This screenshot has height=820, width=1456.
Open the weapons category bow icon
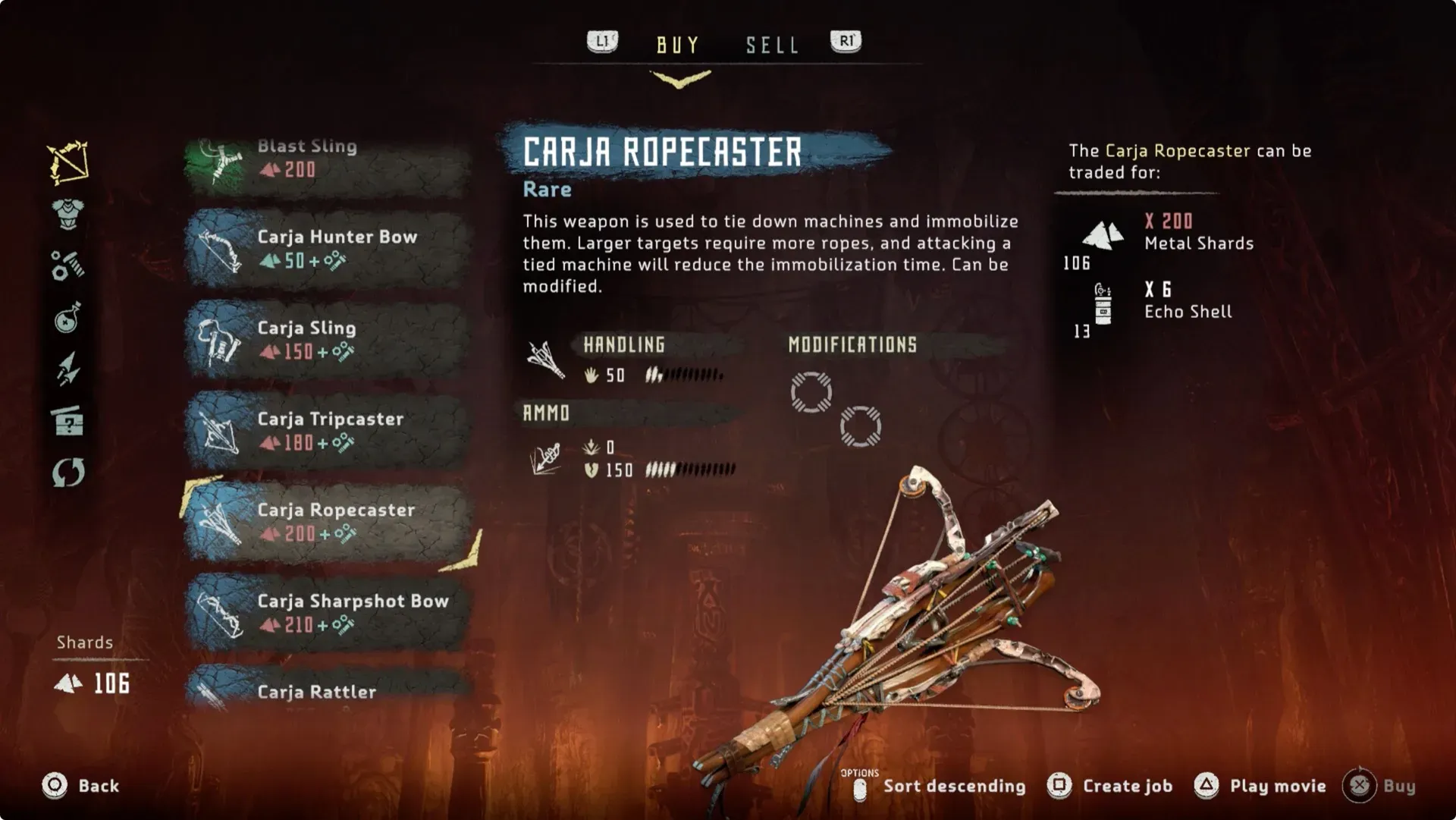68,162
